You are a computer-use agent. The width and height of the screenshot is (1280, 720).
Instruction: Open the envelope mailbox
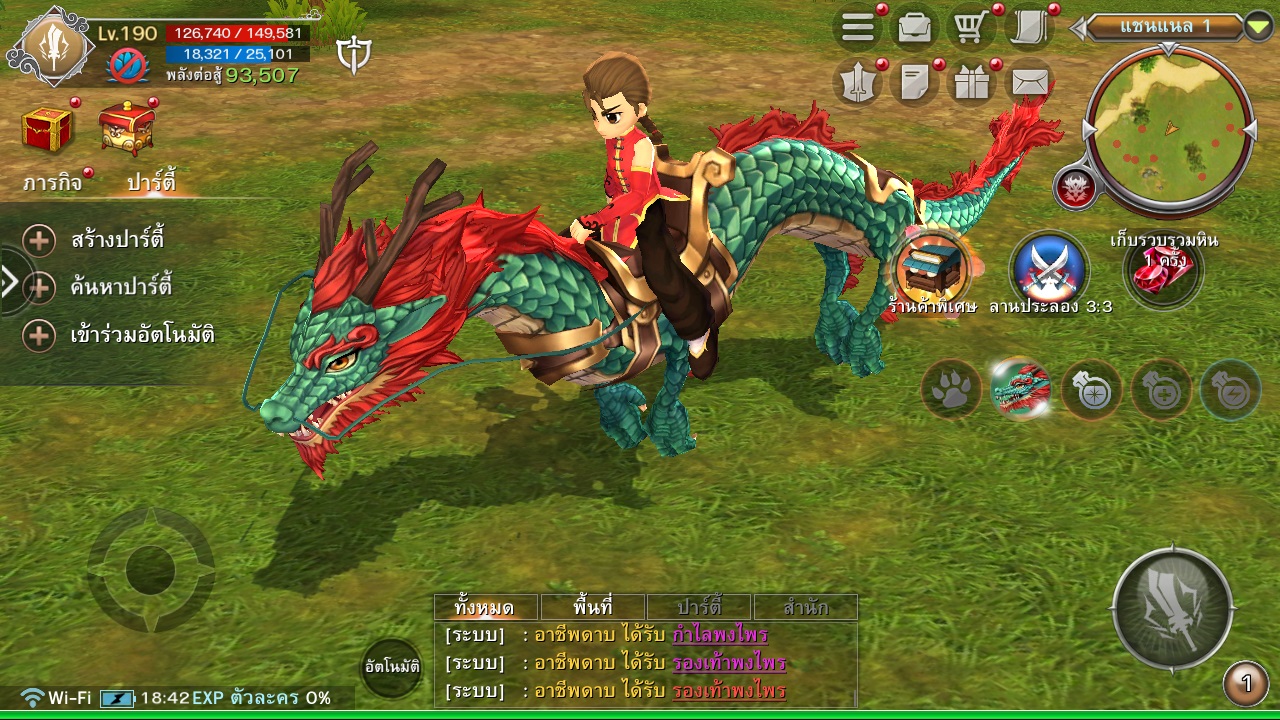1029,83
